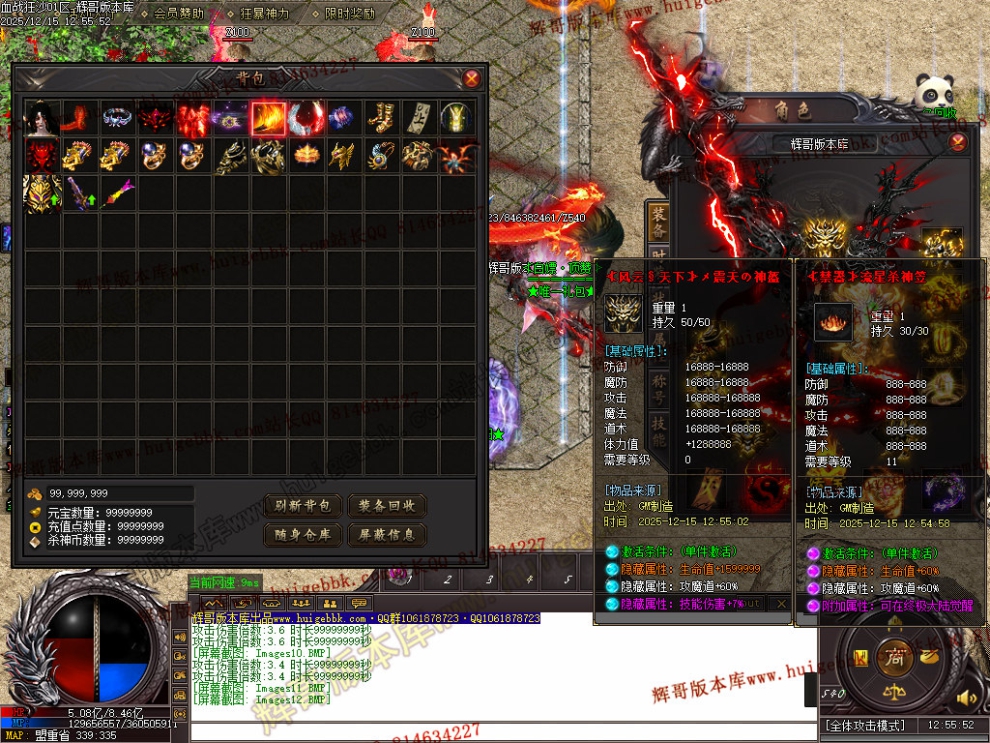Toggle the 全体攻击模式 attack mode

pos(864,725)
